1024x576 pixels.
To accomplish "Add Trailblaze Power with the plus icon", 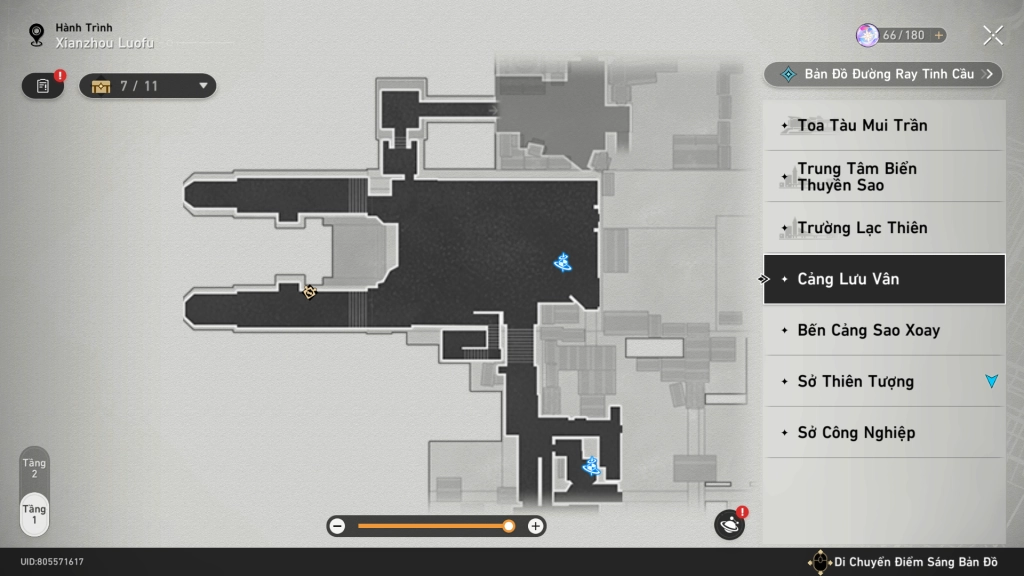I will coord(938,35).
